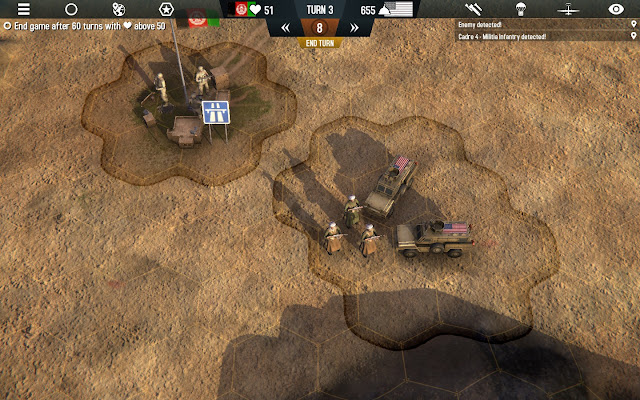
Task: Open the hamburger main menu
Action: [24, 9]
